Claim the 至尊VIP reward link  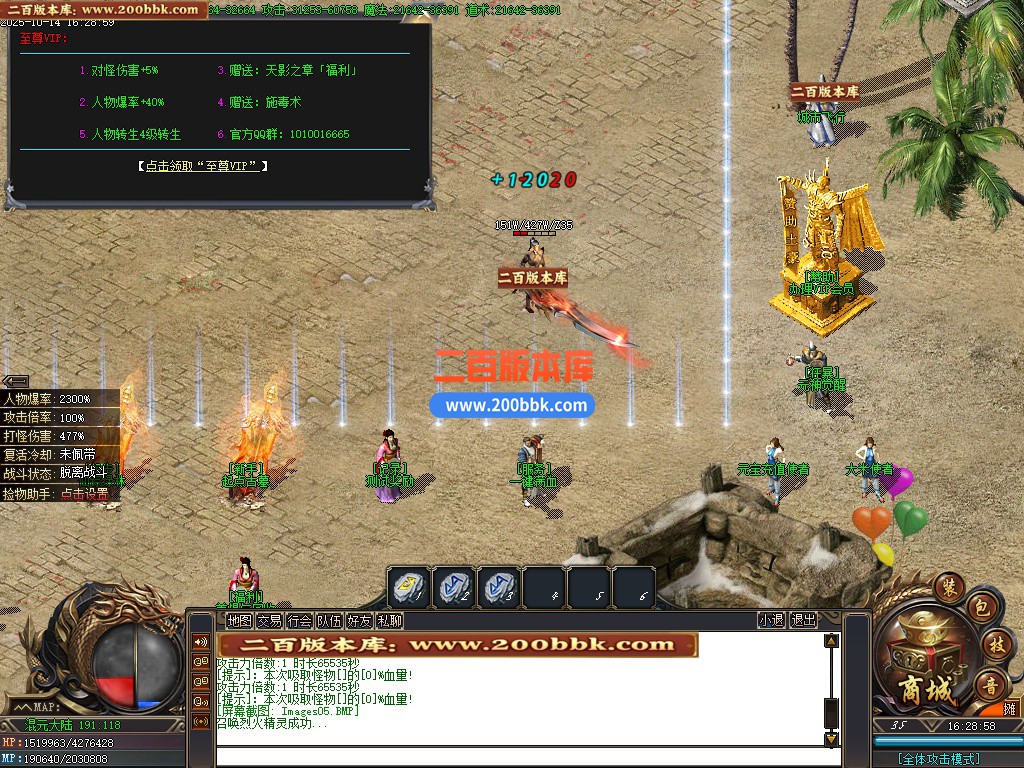[202, 166]
